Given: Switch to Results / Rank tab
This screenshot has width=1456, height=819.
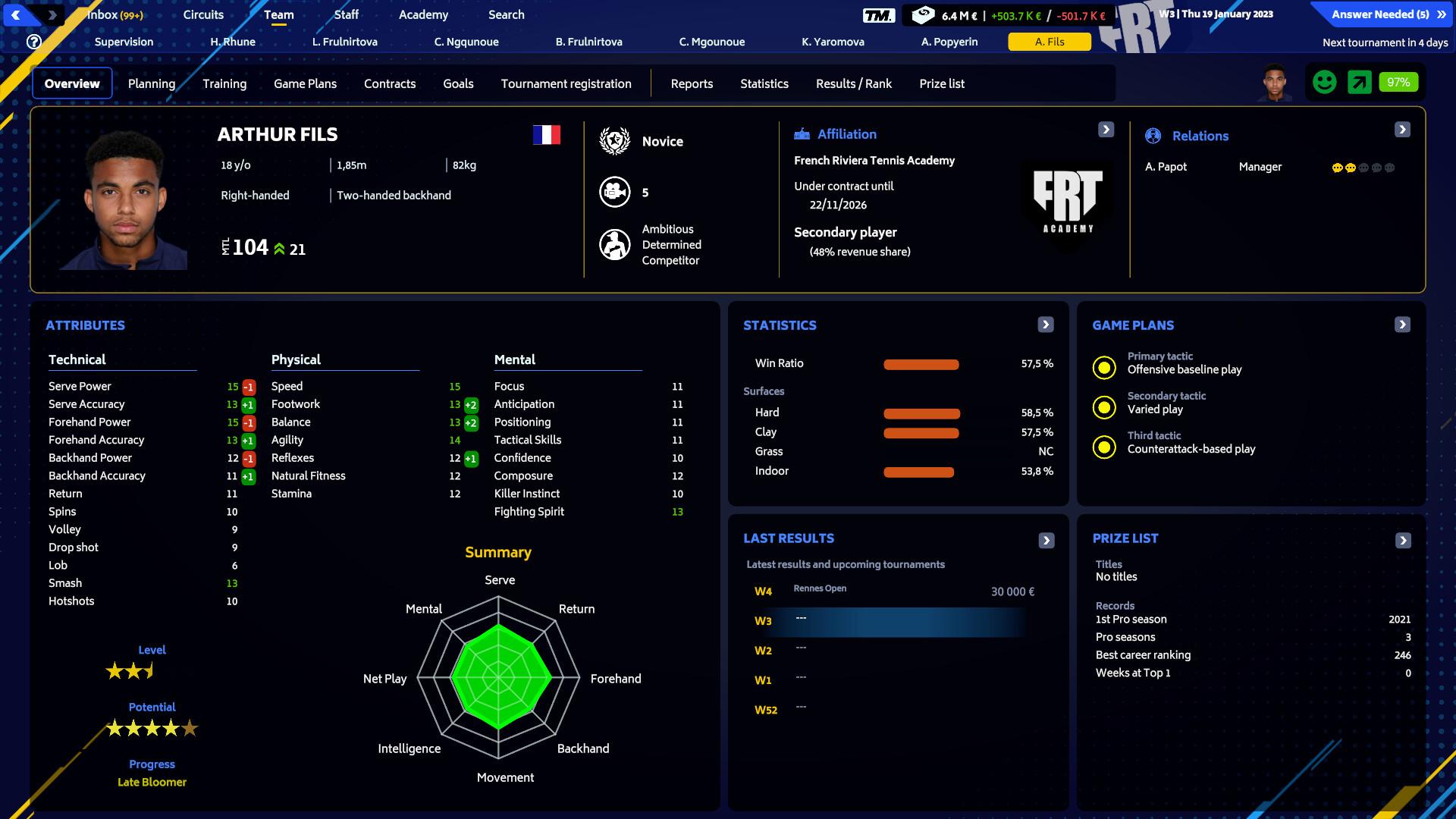Looking at the screenshot, I should [x=854, y=83].
